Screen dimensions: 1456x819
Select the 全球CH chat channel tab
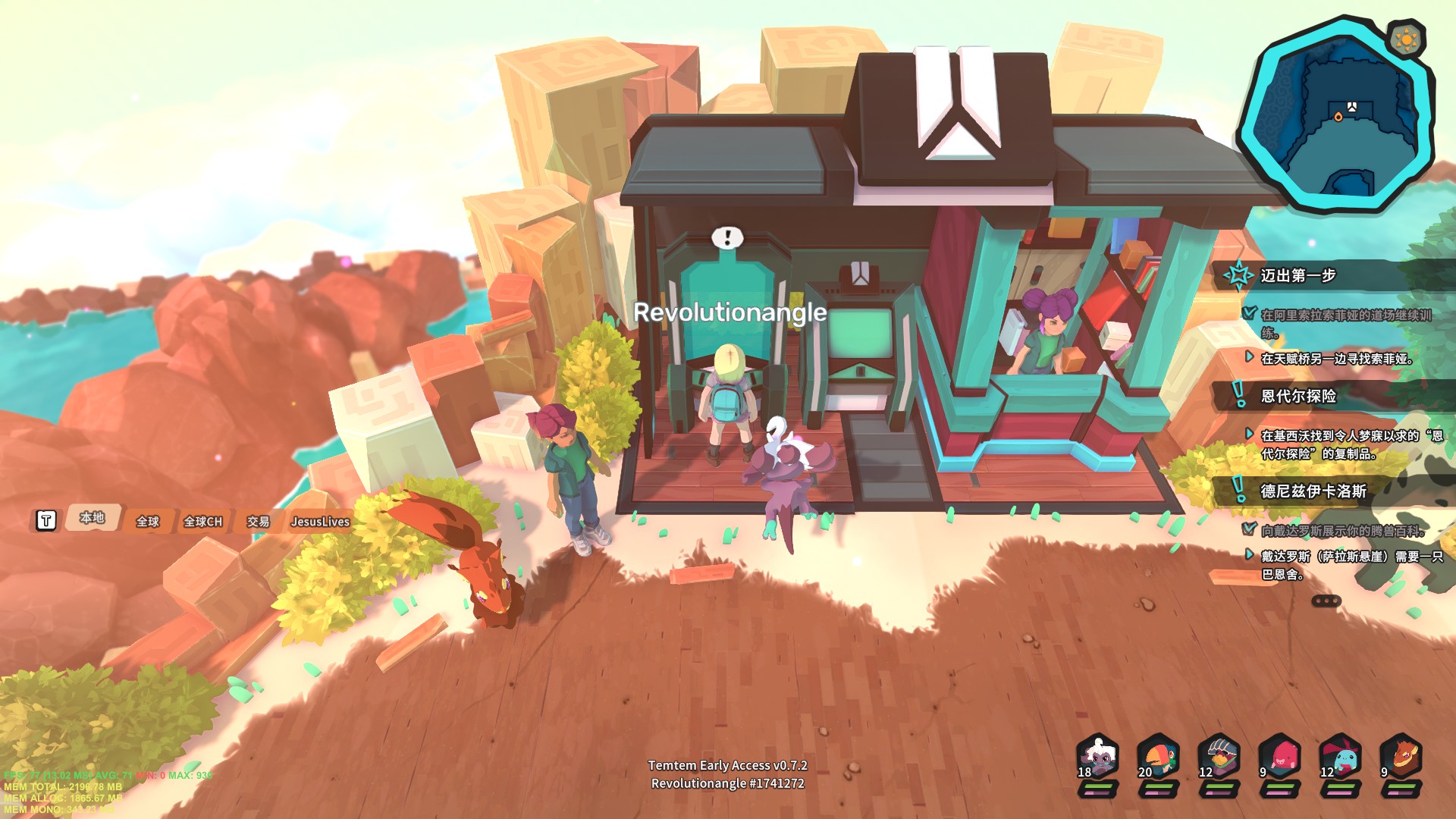[203, 522]
